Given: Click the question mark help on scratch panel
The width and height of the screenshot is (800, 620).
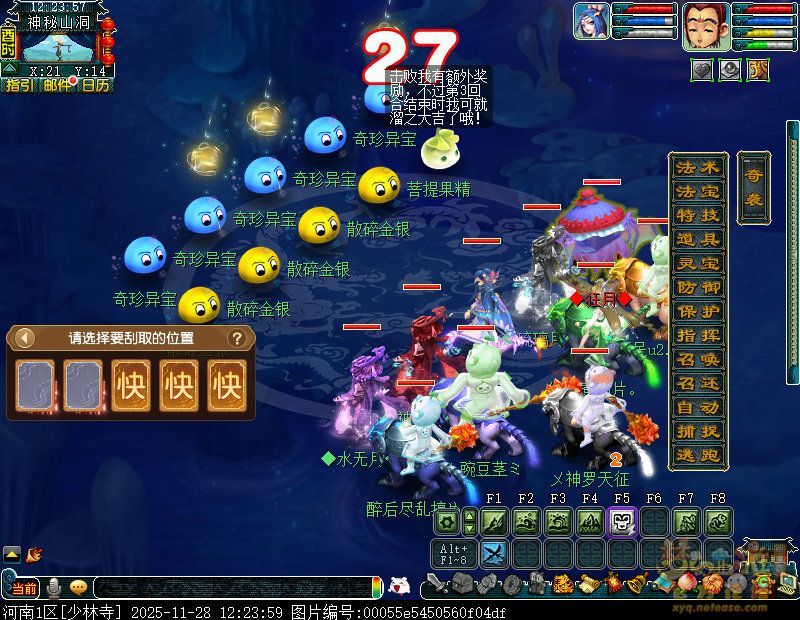Looking at the screenshot, I should (237, 338).
